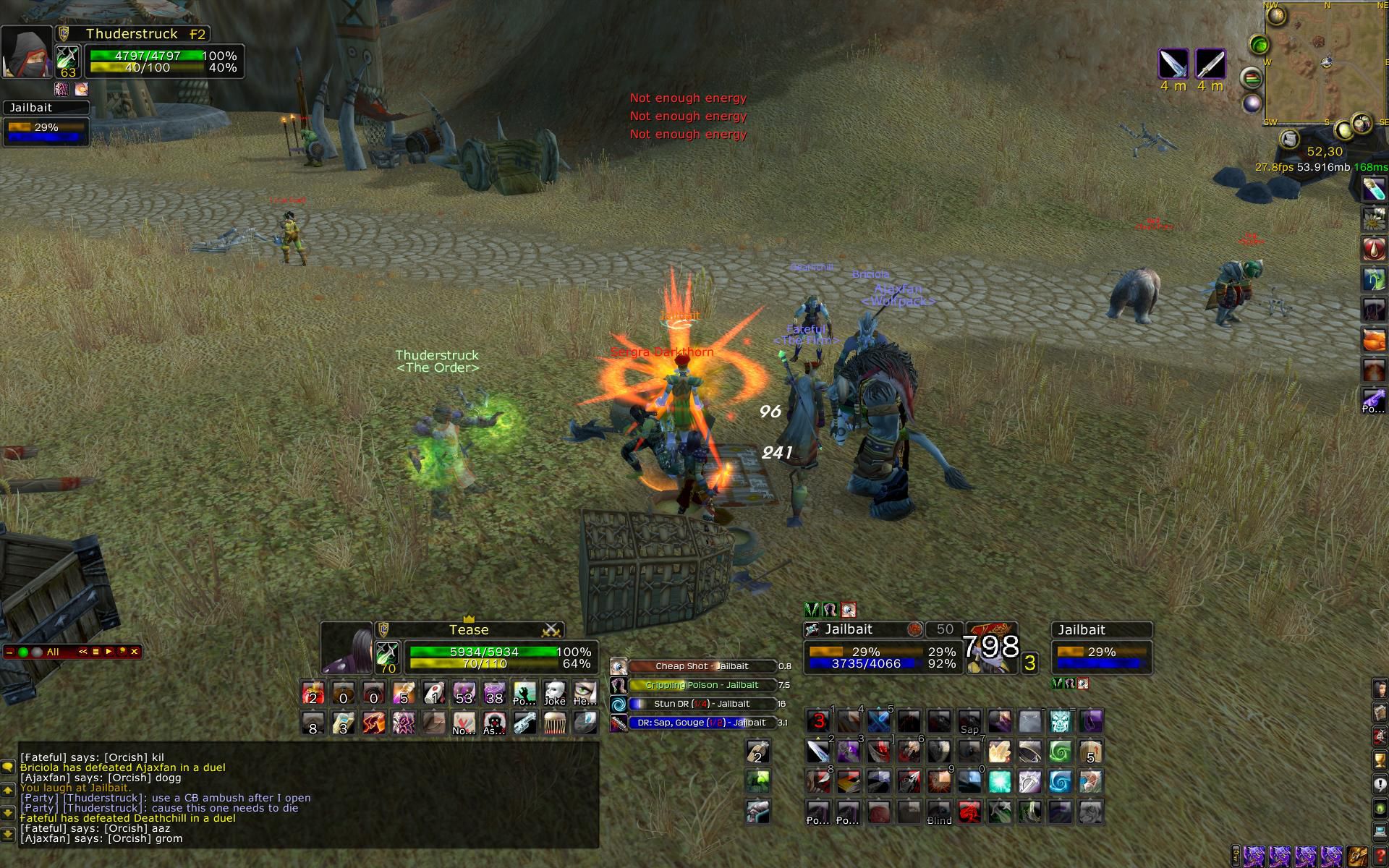The image size is (1389, 868).
Task: Activate the Sap ability slot
Action: pos(969,722)
